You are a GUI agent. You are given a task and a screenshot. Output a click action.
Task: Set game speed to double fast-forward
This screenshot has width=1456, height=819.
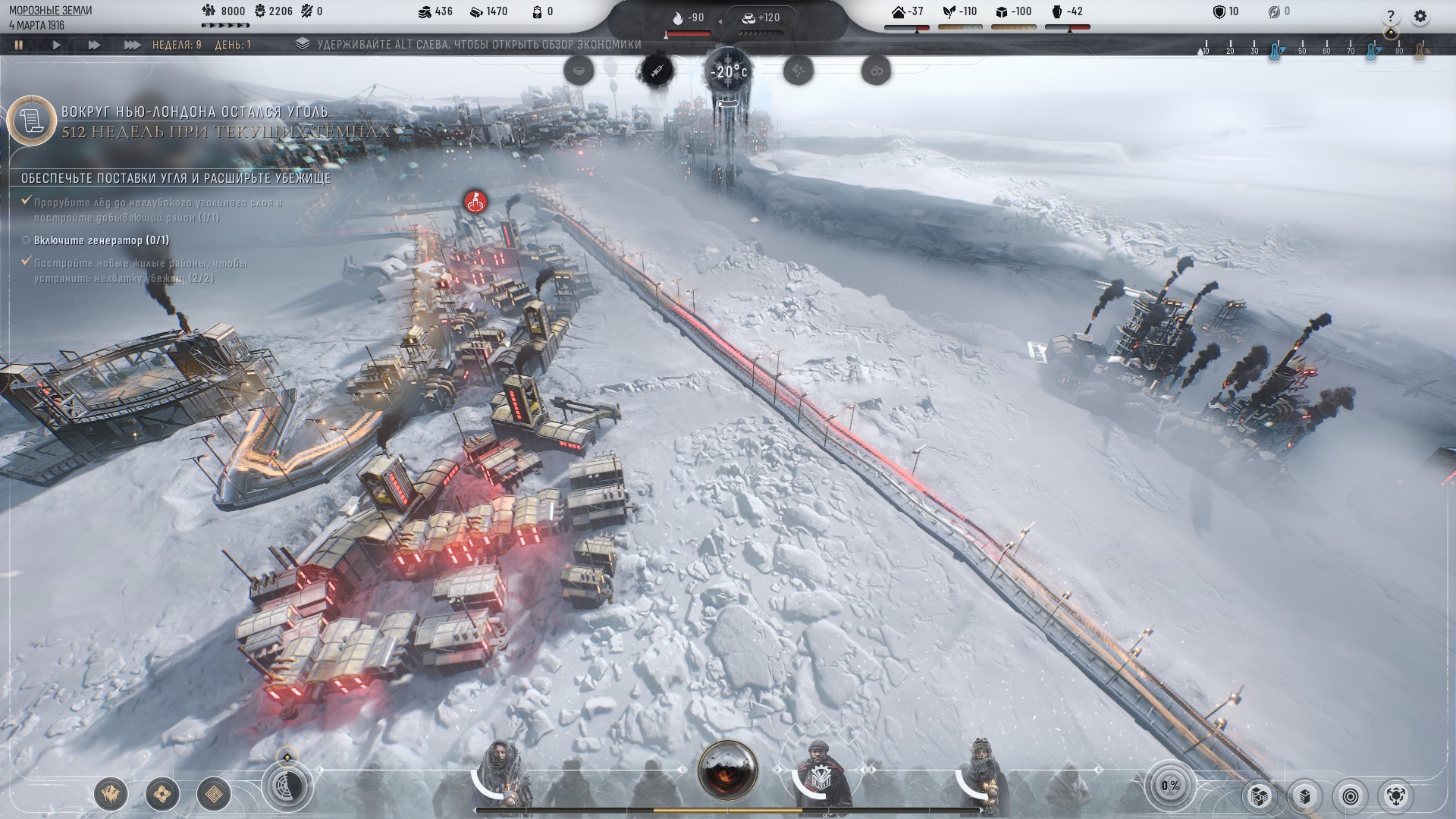[94, 45]
